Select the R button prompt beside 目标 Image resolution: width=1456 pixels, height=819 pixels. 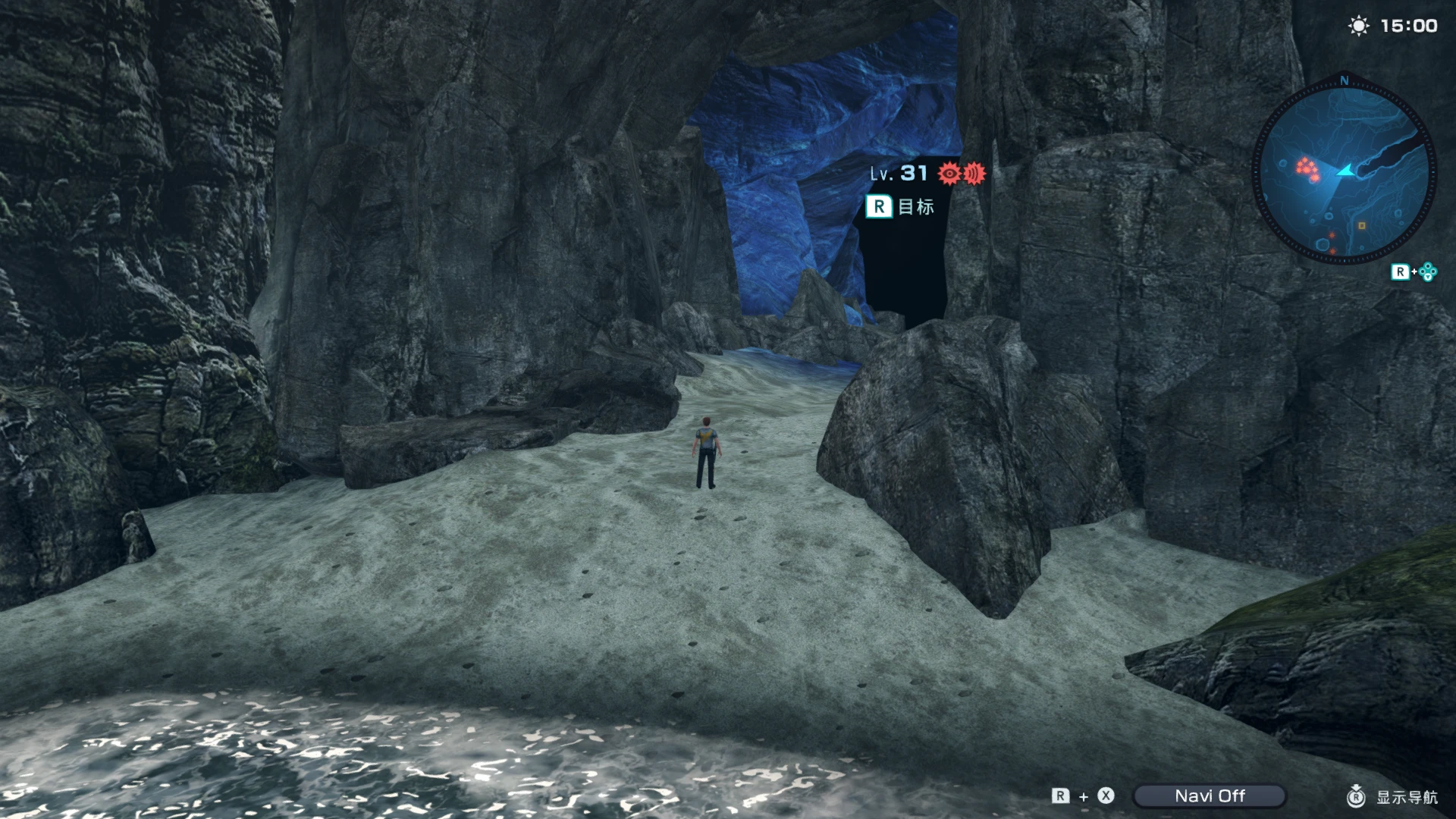879,206
